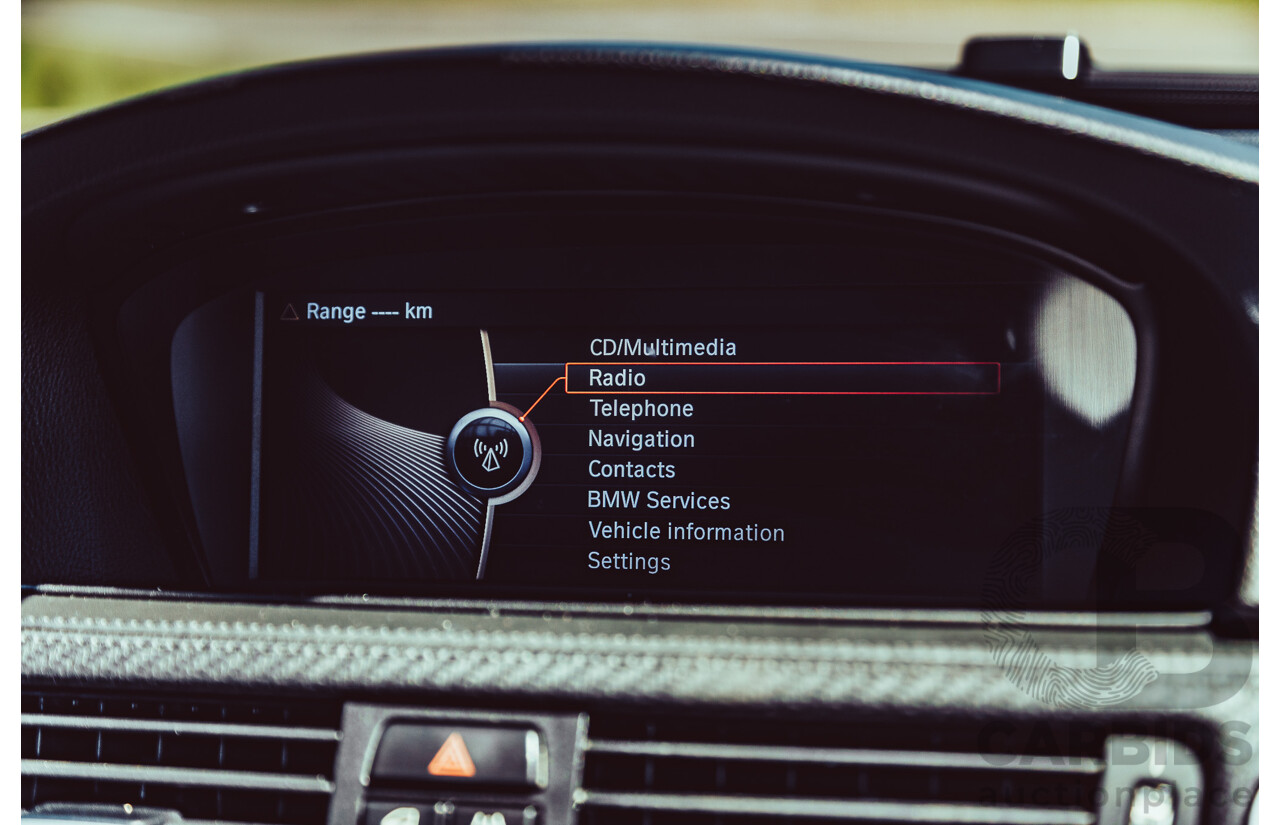This screenshot has height=825, width=1280.
Task: Click the Range ---- km status display
Action: [369, 311]
